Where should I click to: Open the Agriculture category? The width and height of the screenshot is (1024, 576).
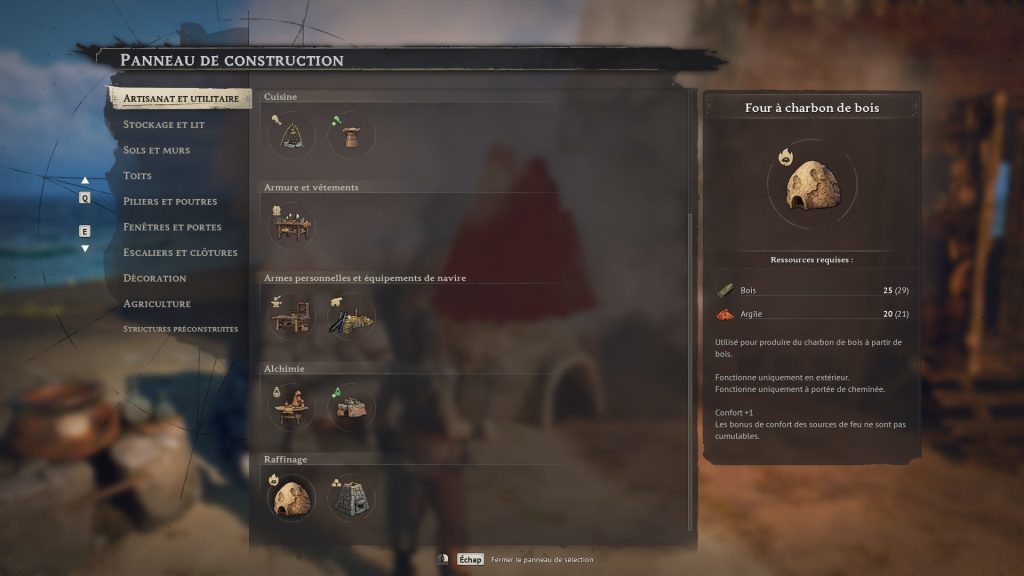pyautogui.click(x=157, y=303)
